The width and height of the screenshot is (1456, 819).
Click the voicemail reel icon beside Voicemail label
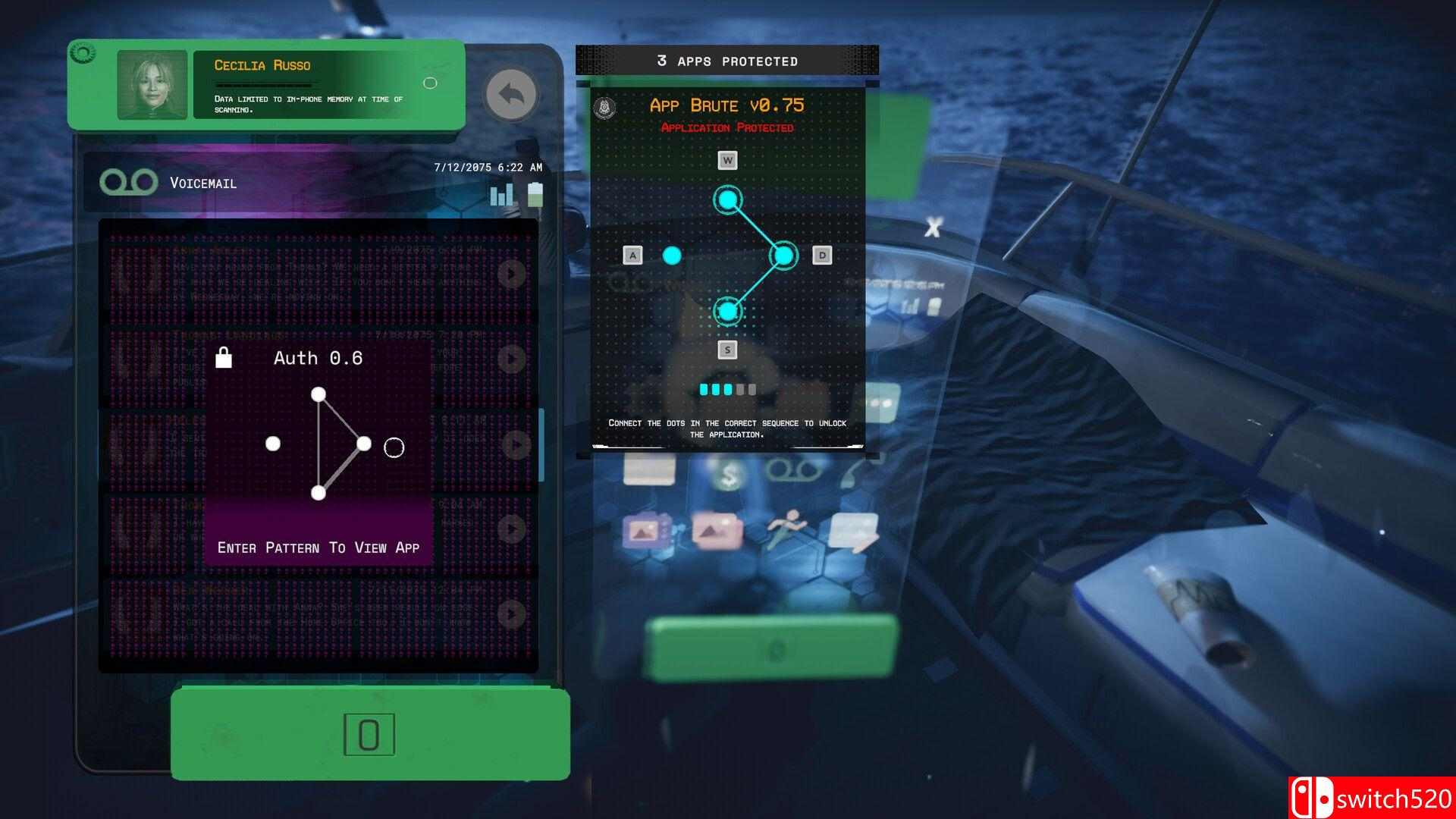coord(130,182)
